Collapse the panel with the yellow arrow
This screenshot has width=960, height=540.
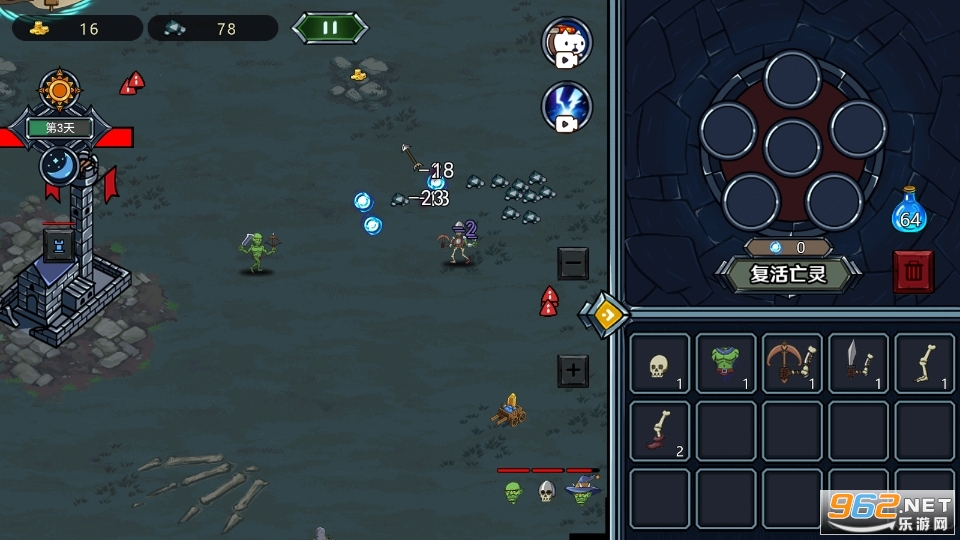click(604, 315)
